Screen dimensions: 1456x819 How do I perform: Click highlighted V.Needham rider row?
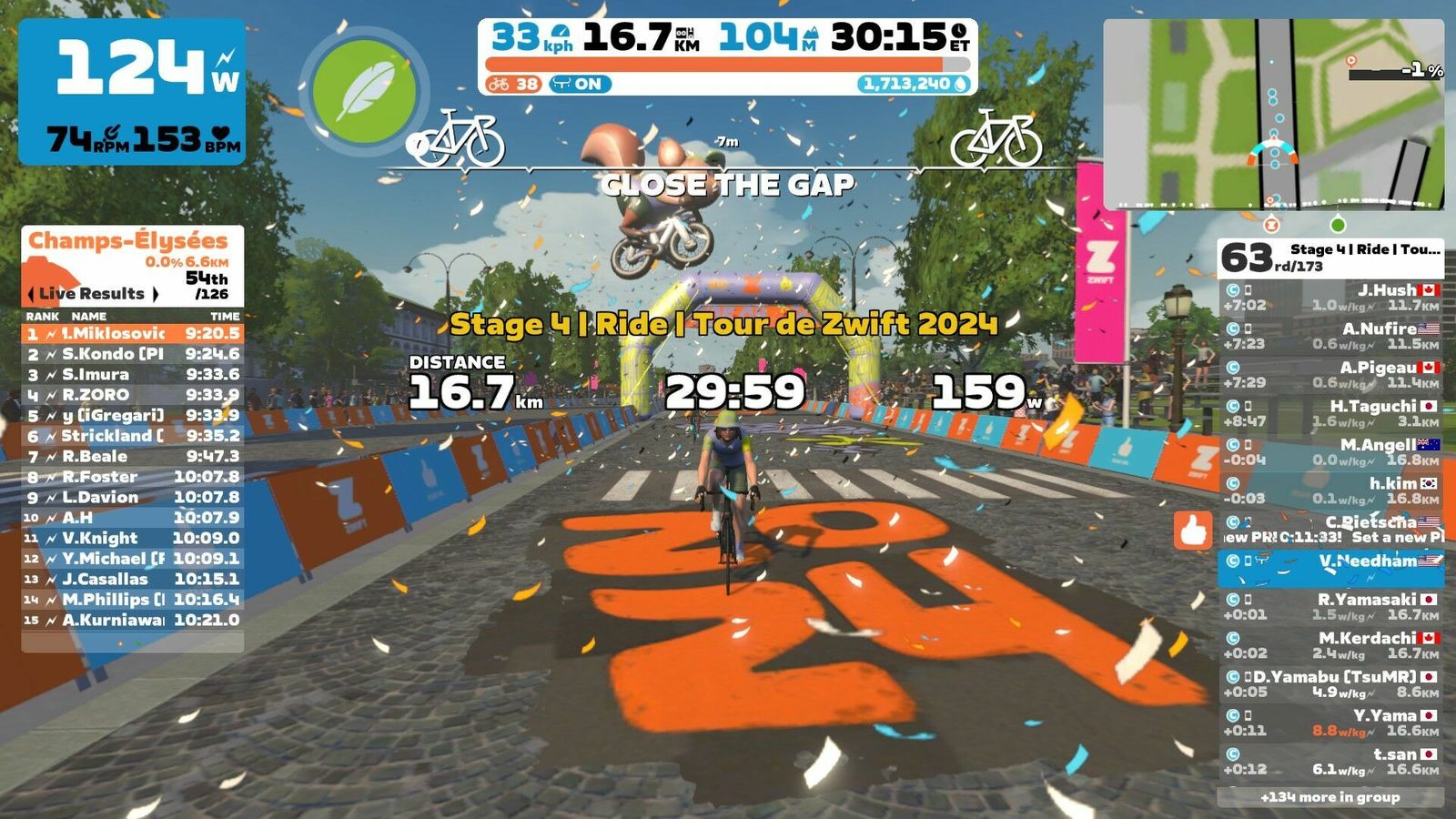[1330, 568]
